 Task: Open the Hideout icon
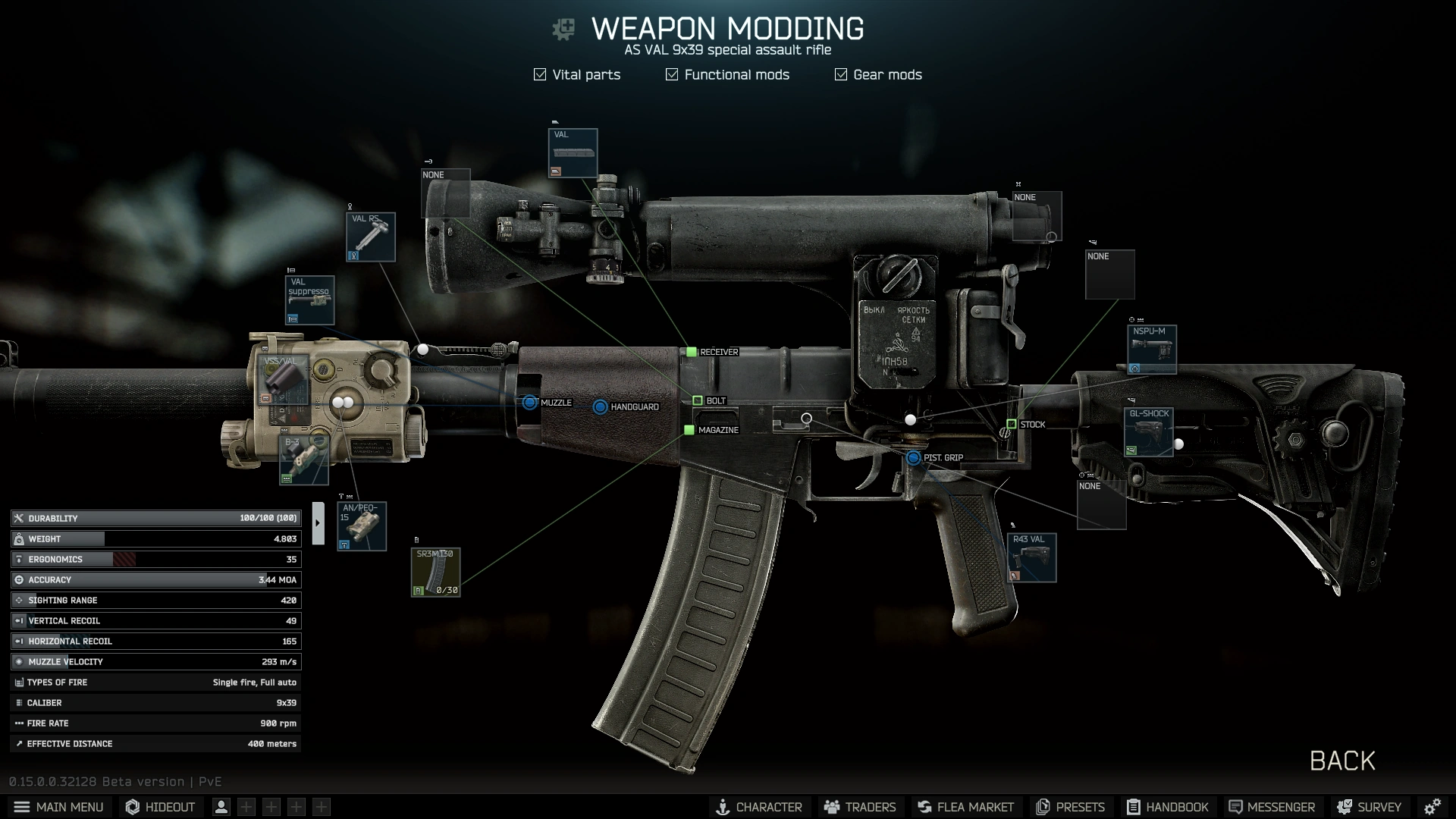coord(159,807)
